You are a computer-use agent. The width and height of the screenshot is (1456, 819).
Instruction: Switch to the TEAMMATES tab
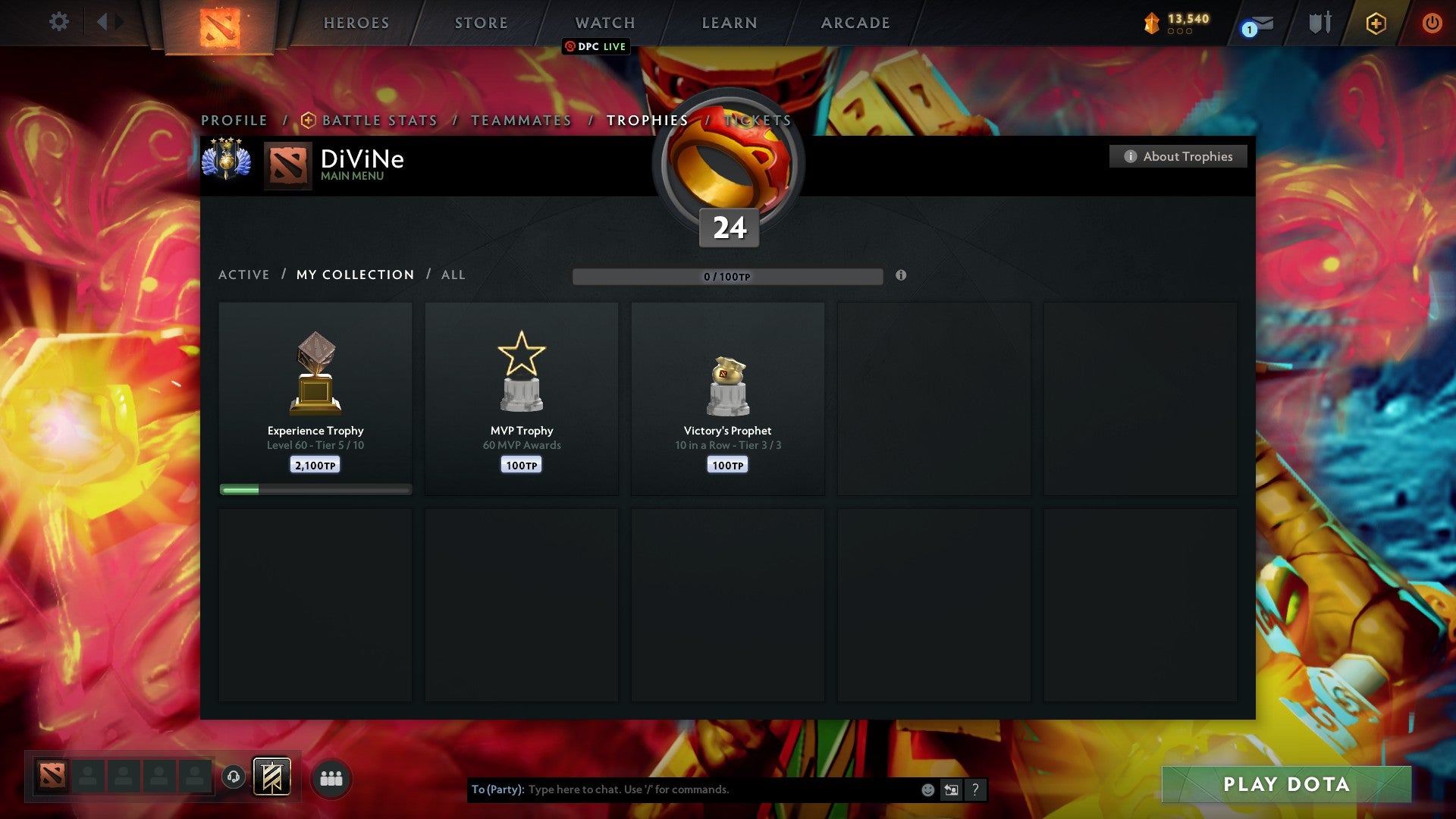pos(521,120)
